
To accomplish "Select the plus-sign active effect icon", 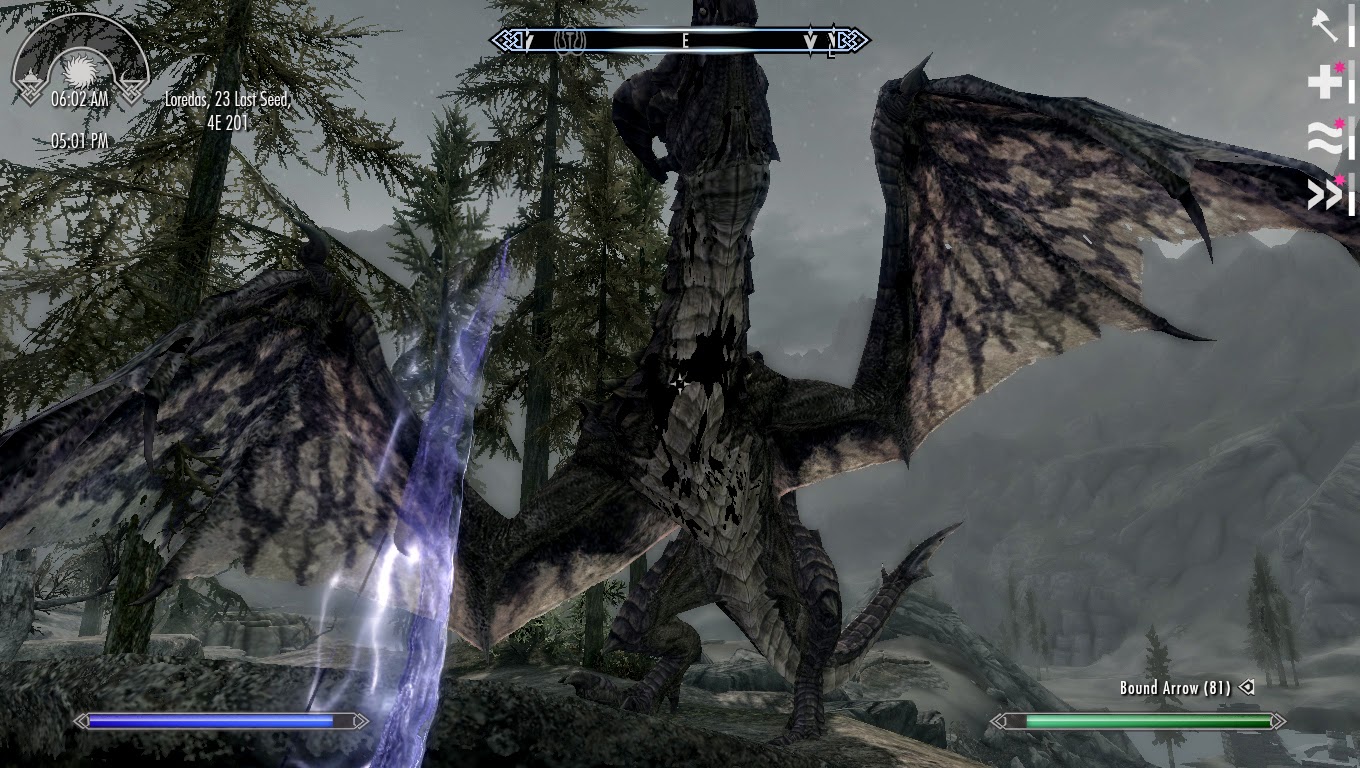I will [x=1325, y=83].
